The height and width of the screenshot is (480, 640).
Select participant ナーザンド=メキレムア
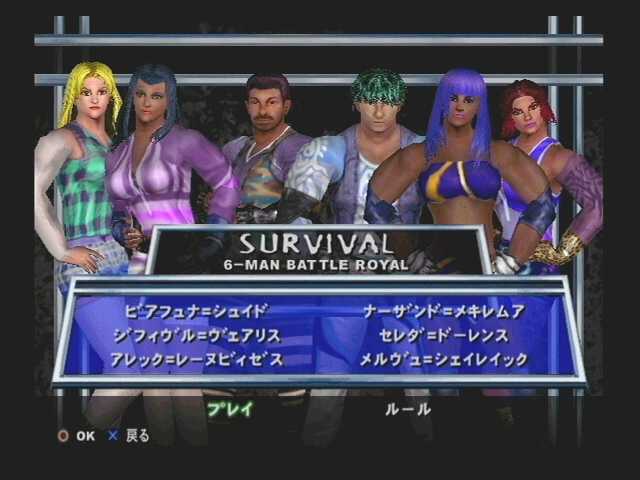444,311
